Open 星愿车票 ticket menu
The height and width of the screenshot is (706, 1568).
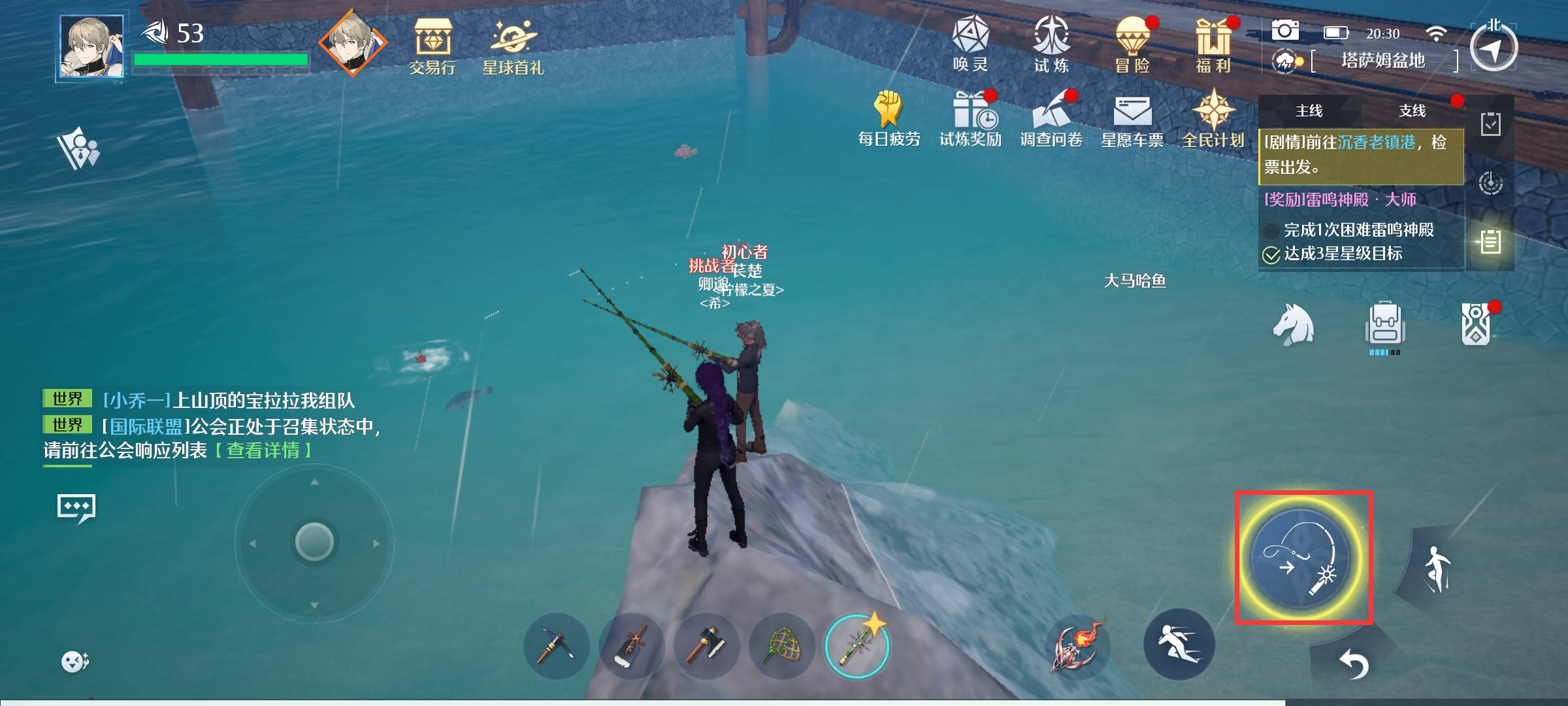(x=1132, y=118)
